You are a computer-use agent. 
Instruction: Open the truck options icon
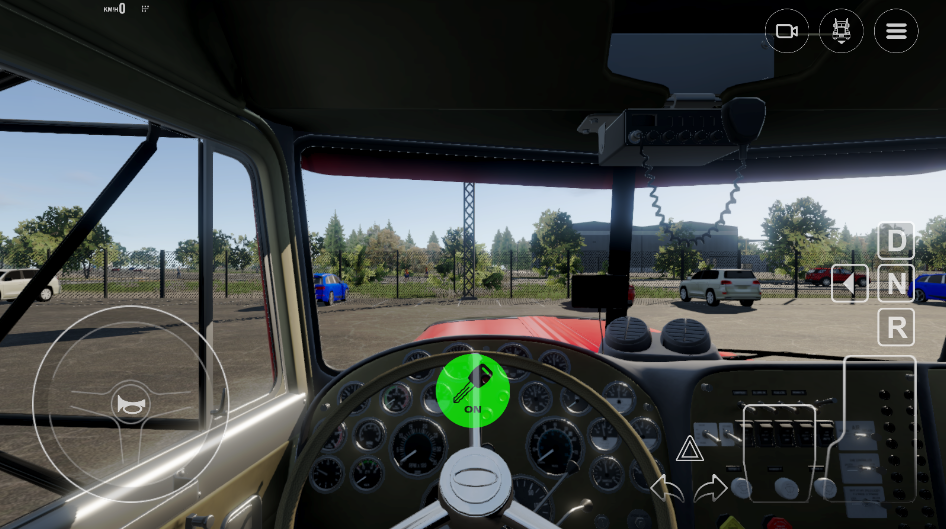841,32
